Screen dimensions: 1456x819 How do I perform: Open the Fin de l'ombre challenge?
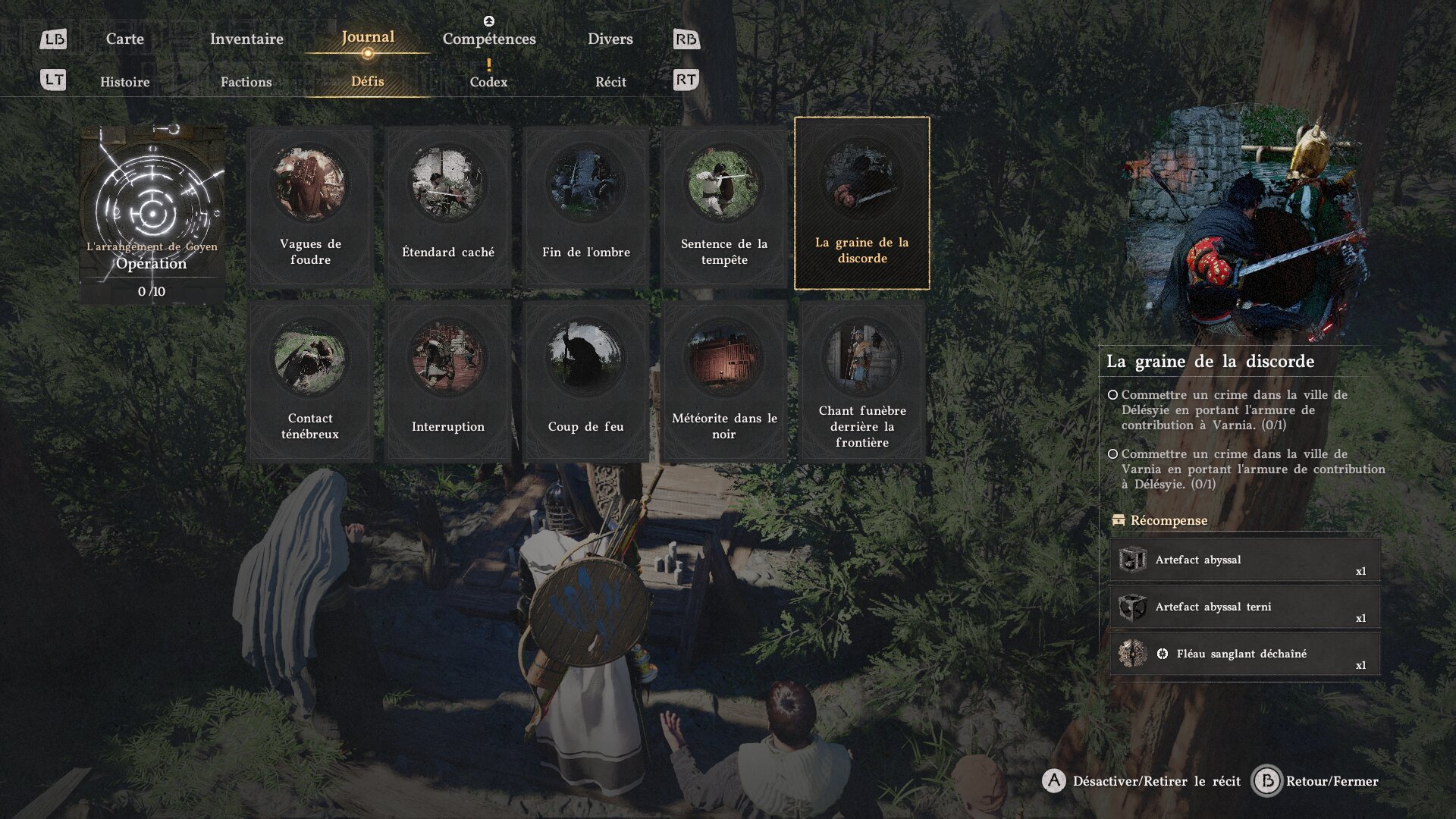click(586, 206)
